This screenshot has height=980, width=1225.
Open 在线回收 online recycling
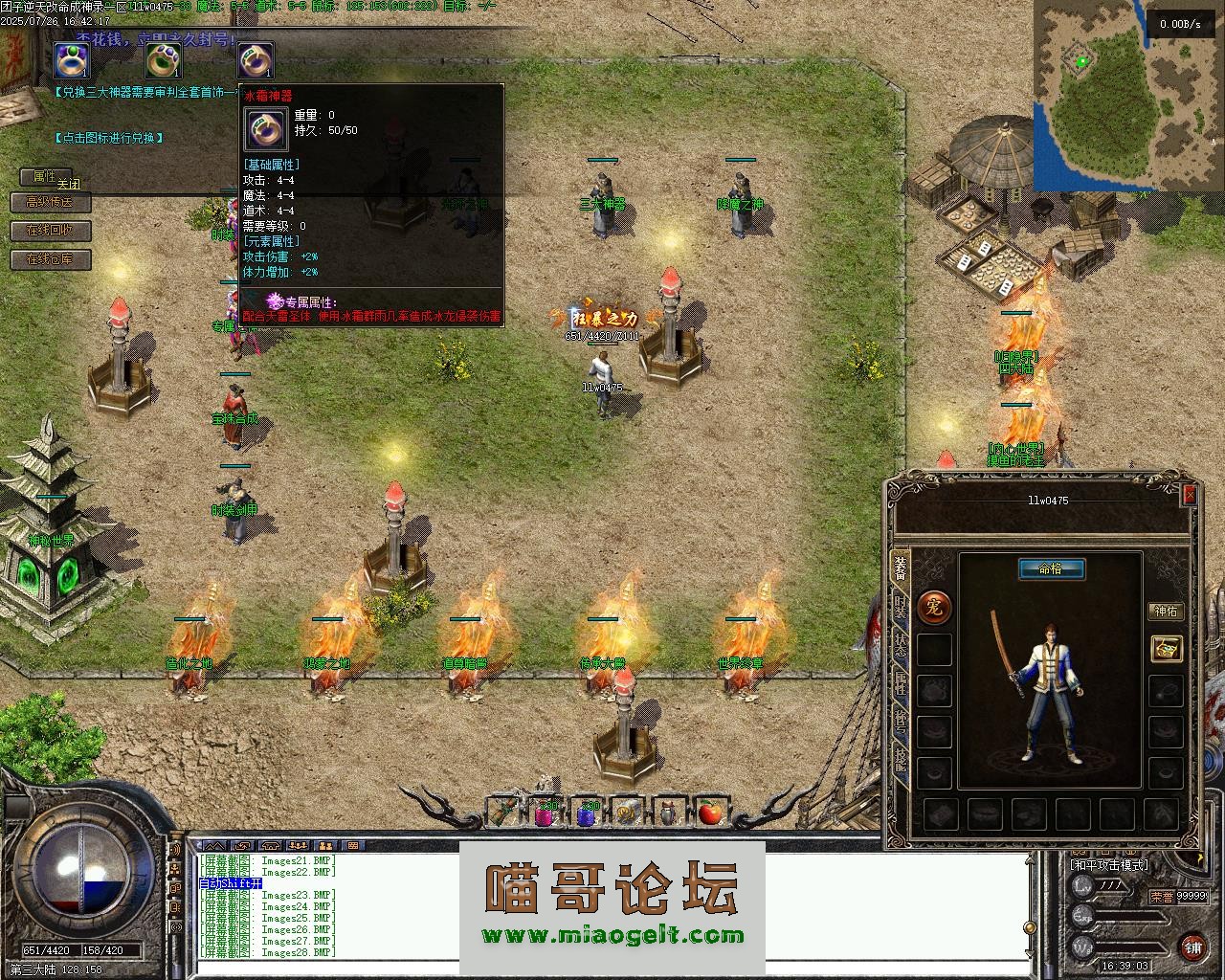coord(50,231)
